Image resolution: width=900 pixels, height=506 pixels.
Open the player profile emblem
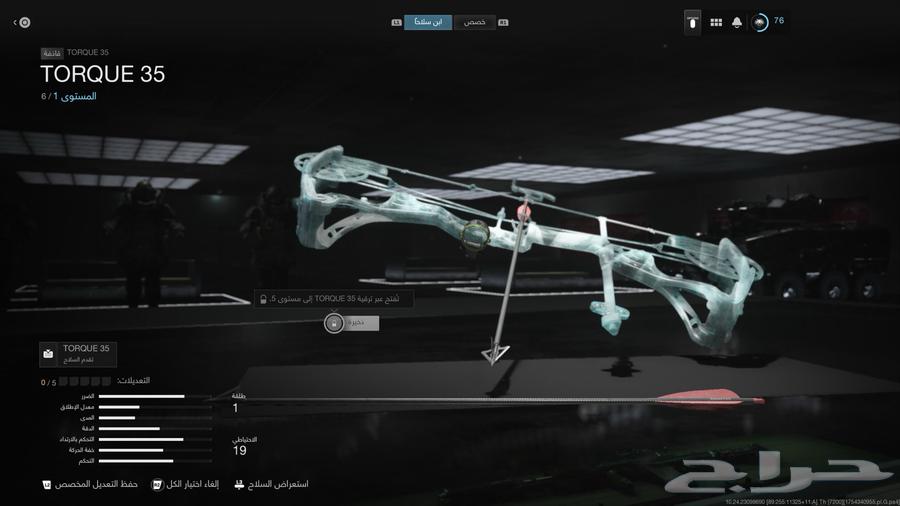pyautogui.click(x=760, y=22)
